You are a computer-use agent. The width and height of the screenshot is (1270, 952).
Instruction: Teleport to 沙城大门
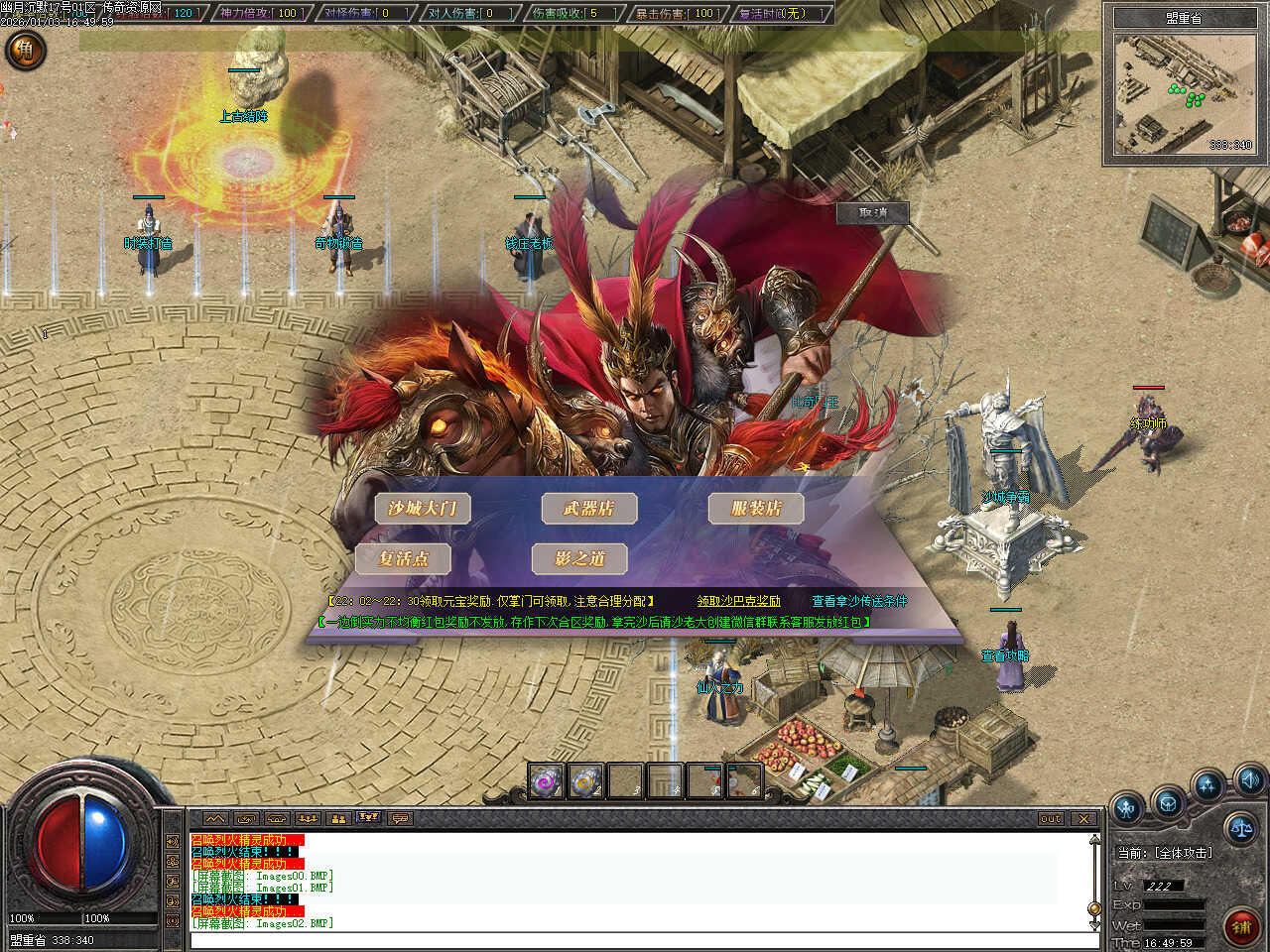tap(422, 509)
